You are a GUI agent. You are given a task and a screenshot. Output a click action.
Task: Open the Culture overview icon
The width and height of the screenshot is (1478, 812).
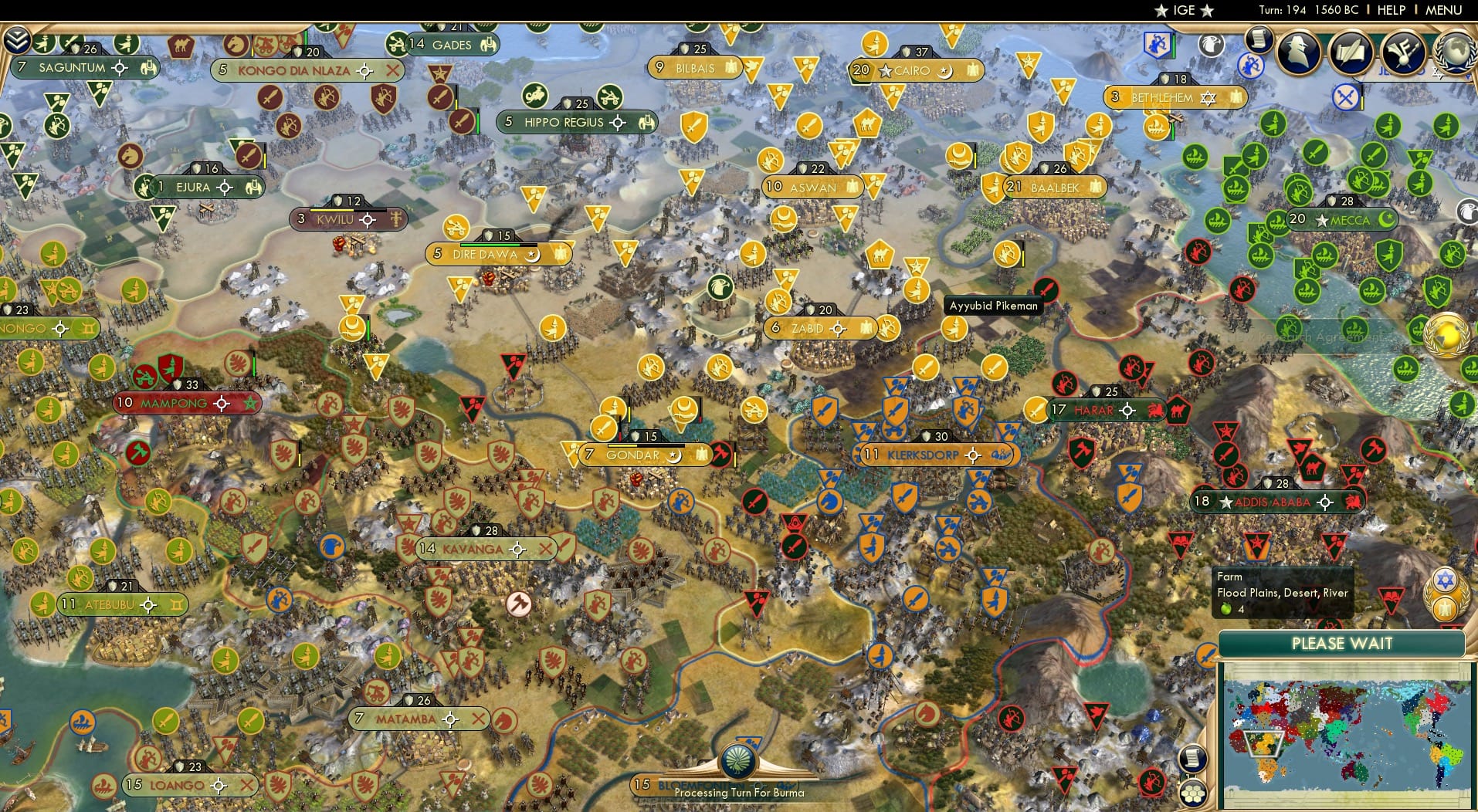[1404, 53]
